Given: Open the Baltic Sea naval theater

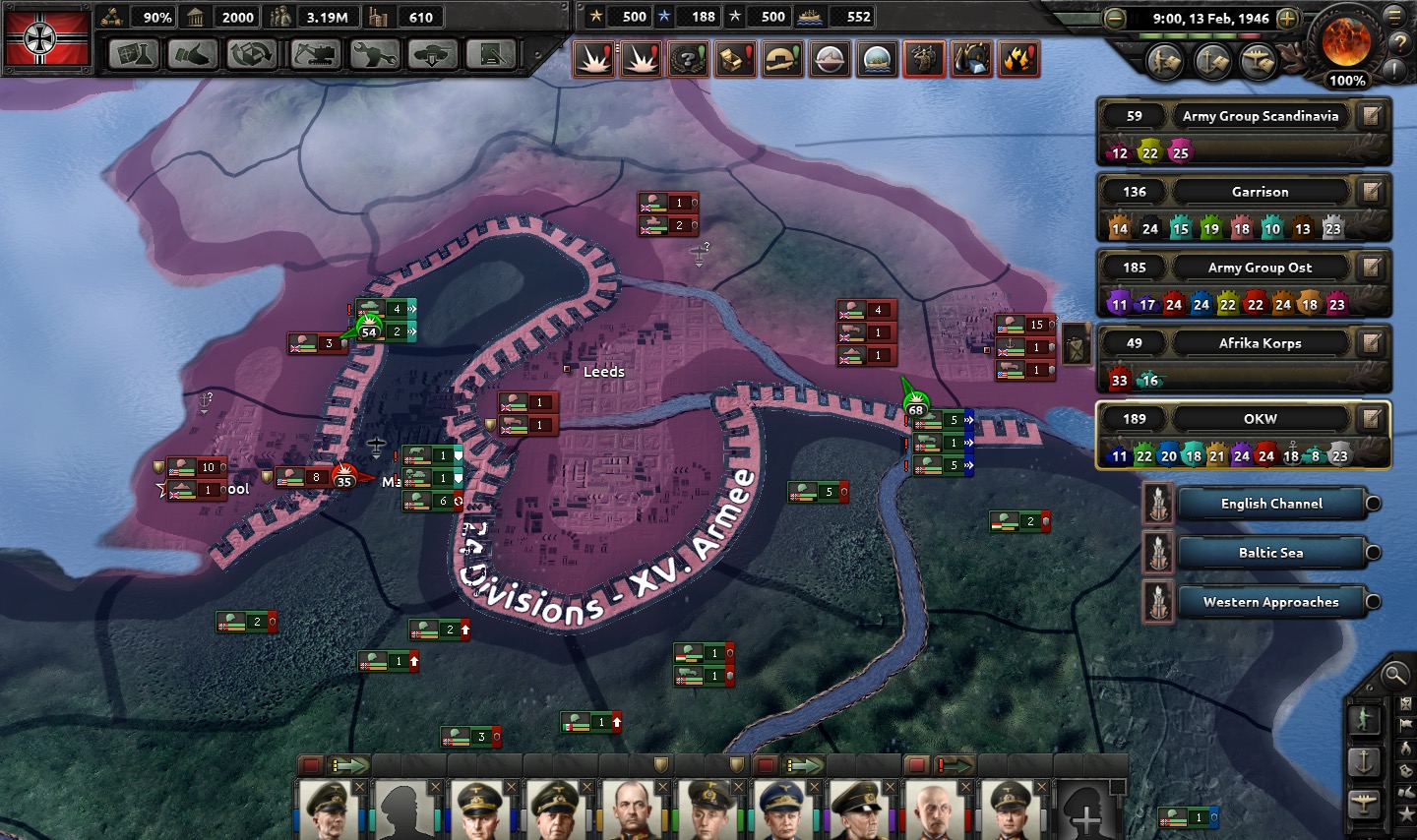Looking at the screenshot, I should click(x=1271, y=553).
